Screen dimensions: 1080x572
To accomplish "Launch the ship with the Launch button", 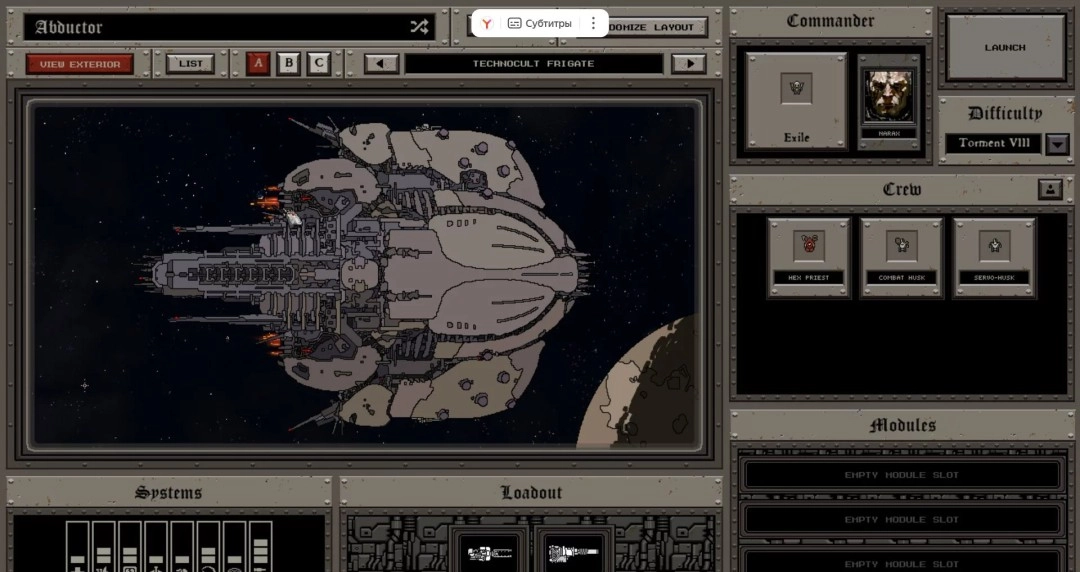I will pyautogui.click(x=1005, y=47).
